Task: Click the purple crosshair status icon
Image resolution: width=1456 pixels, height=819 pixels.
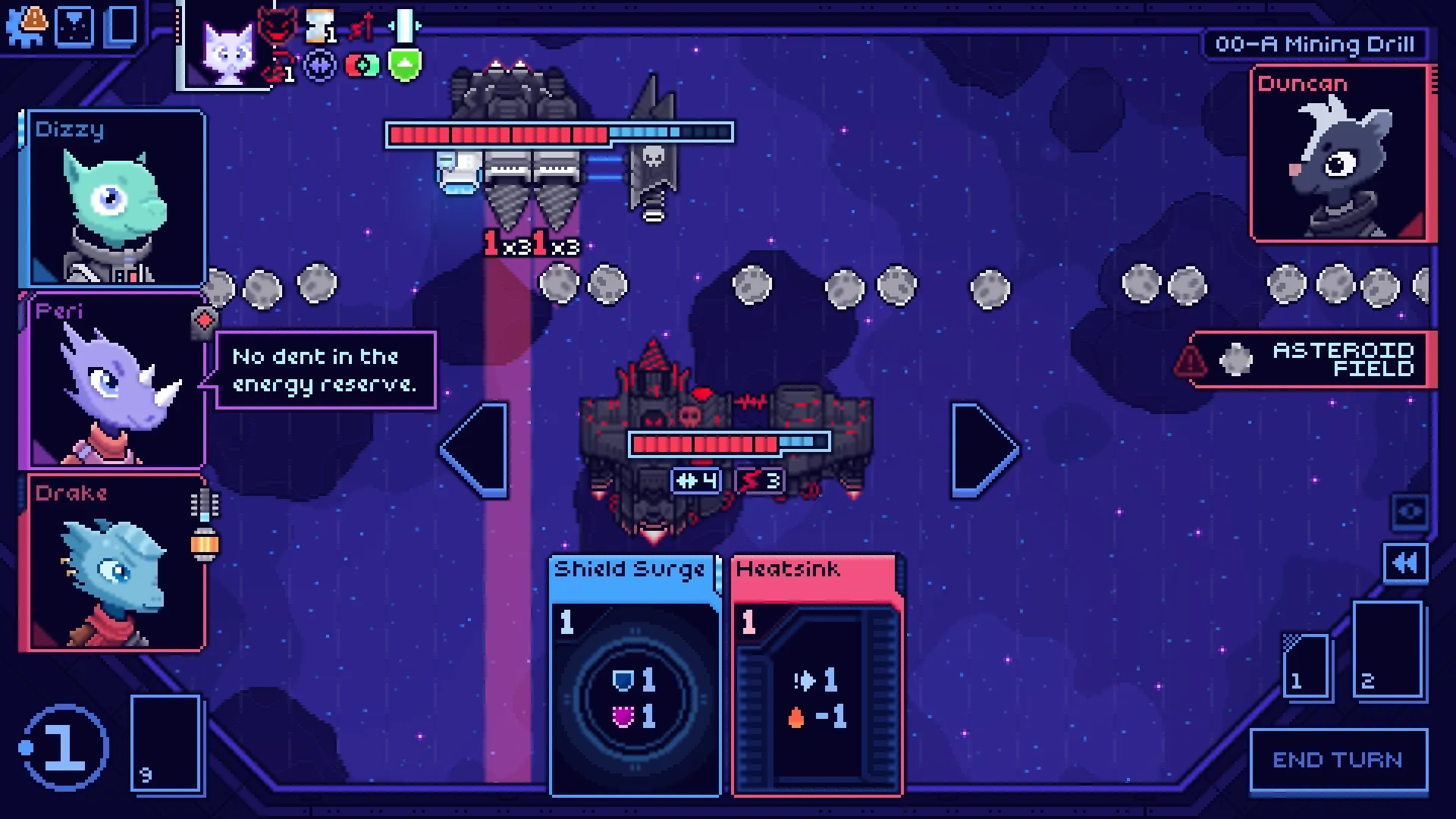Action: tap(320, 65)
